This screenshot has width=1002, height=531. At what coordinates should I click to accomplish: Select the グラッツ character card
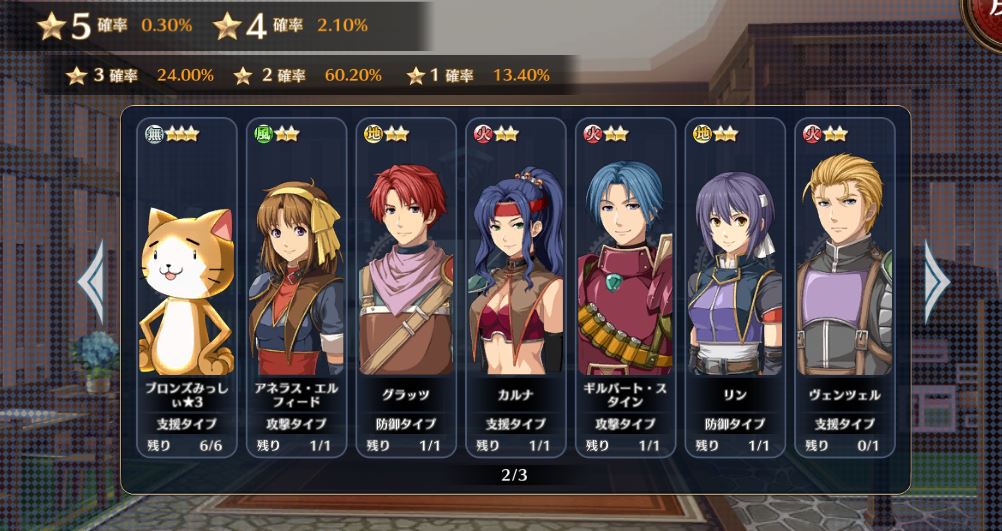click(x=405, y=288)
